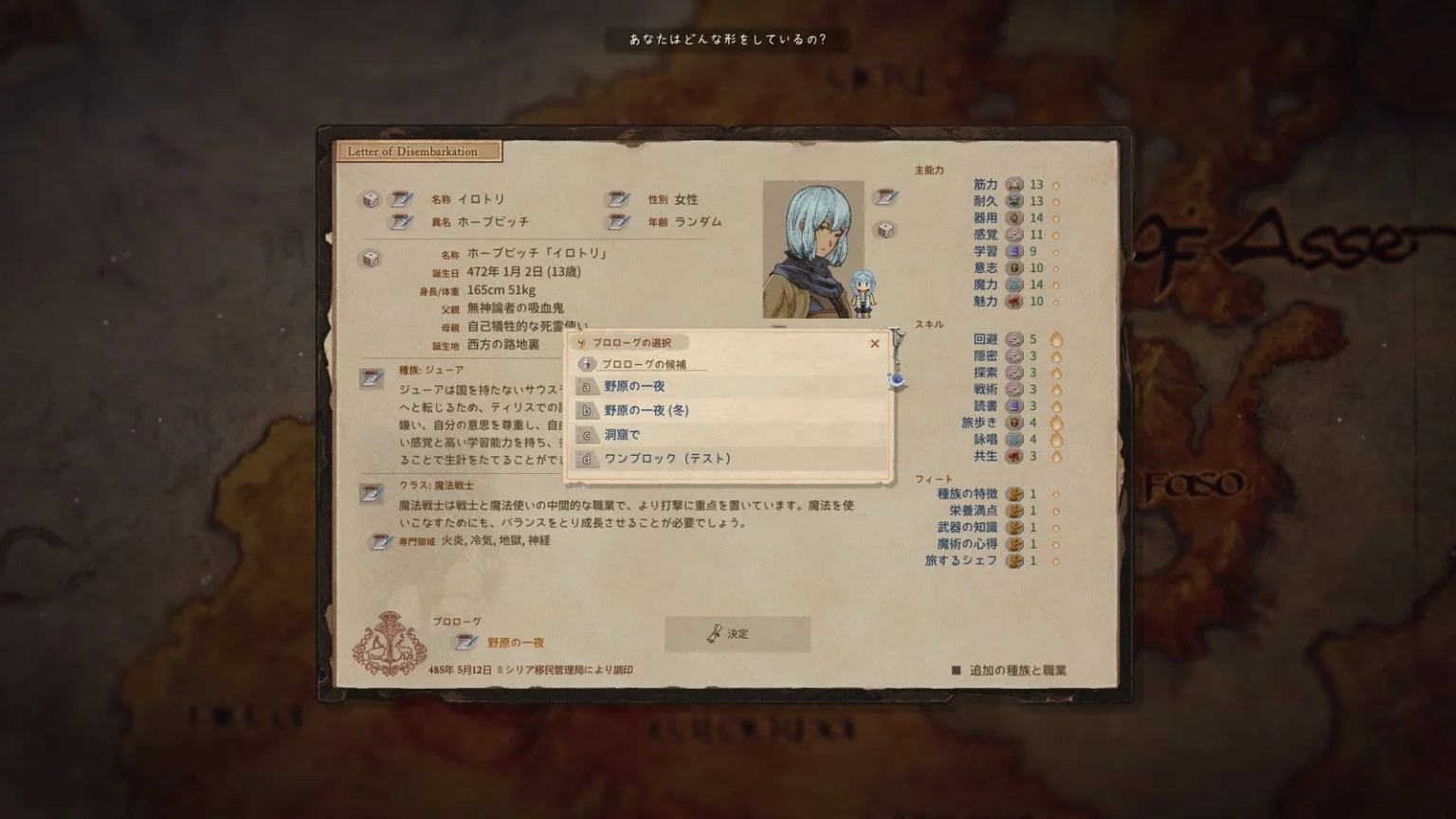
Task: Click the dice beside the portrait to reroll appearance
Action: 885,229
